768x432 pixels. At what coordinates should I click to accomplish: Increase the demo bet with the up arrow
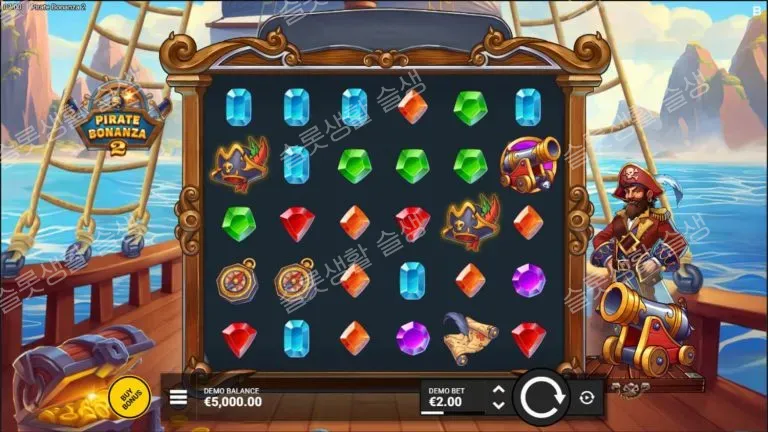click(x=499, y=389)
